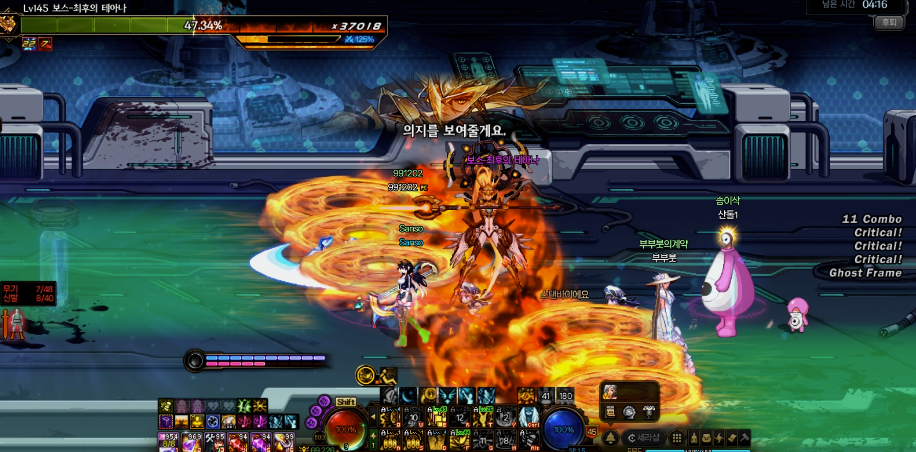Image resolution: width=916 pixels, height=452 pixels.
Task: Click the helmet icon in the popup panel
Action: [630, 411]
